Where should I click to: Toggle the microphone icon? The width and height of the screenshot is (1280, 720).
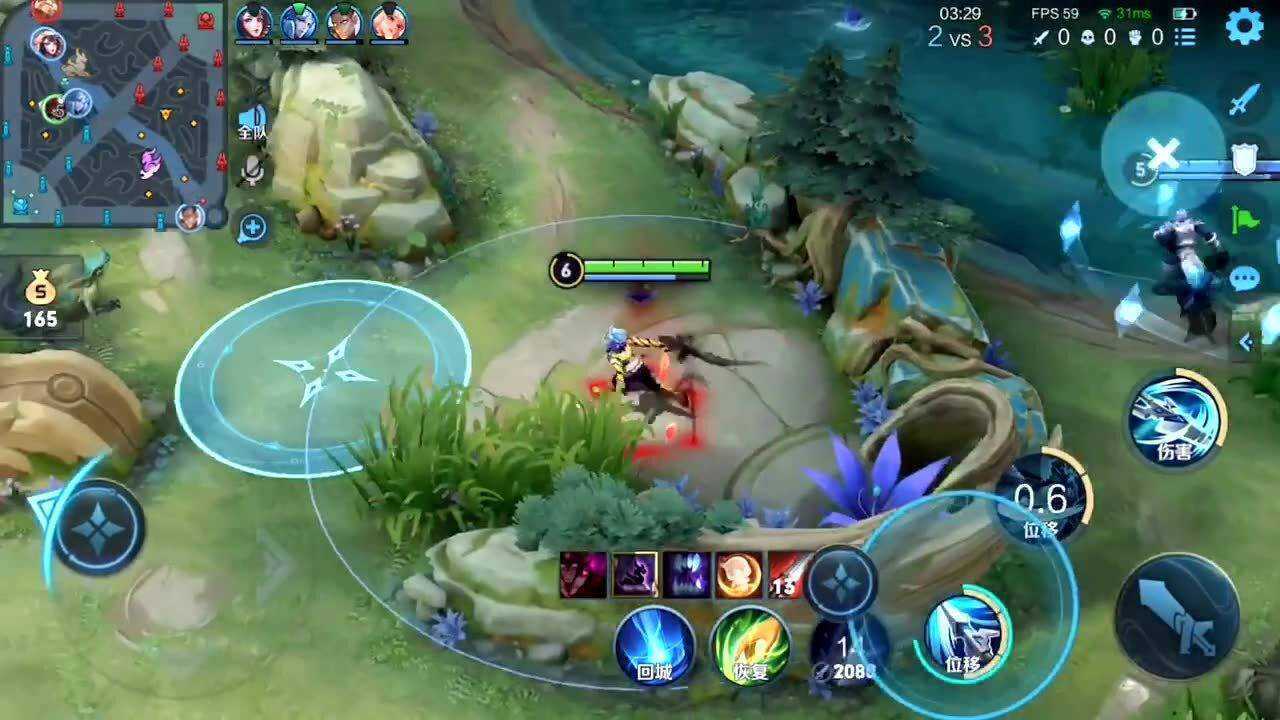[253, 173]
